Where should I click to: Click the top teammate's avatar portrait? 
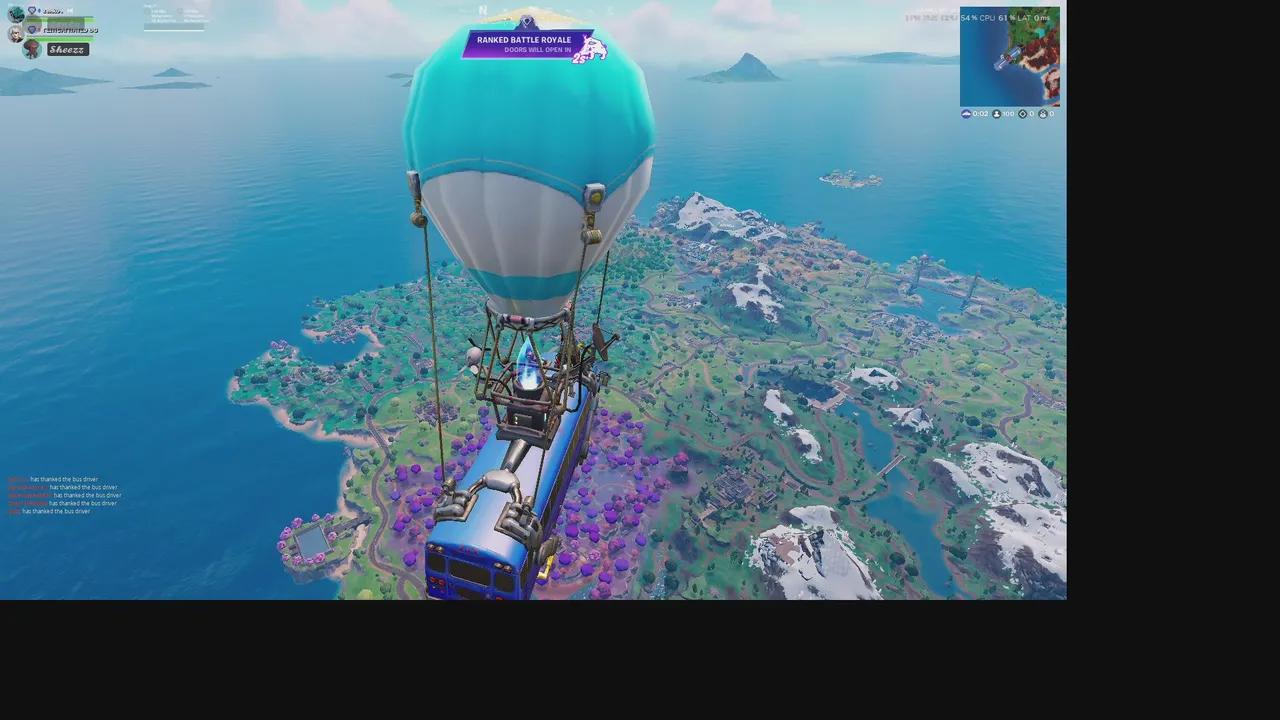coord(15,15)
